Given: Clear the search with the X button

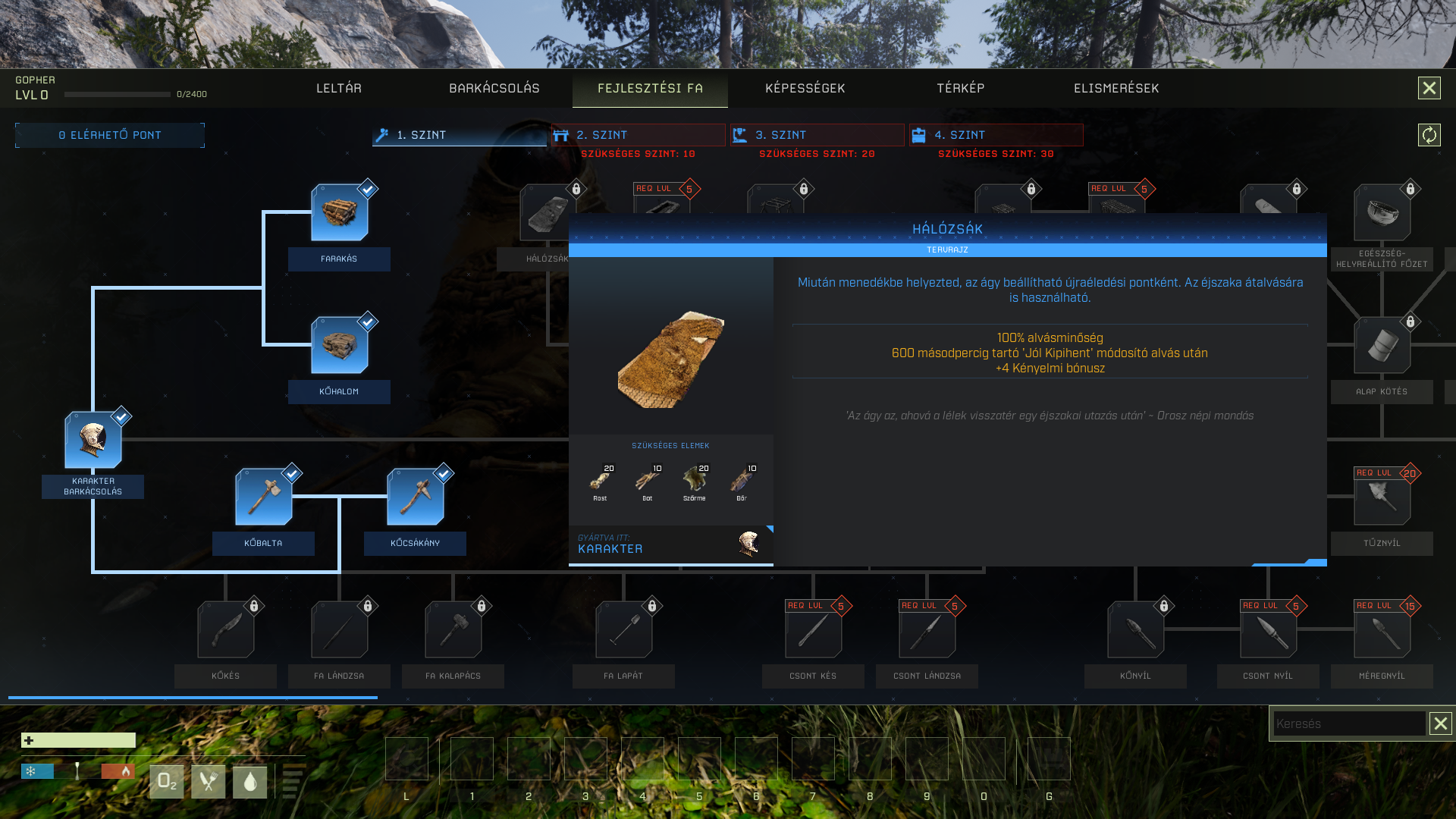Looking at the screenshot, I should [1440, 723].
